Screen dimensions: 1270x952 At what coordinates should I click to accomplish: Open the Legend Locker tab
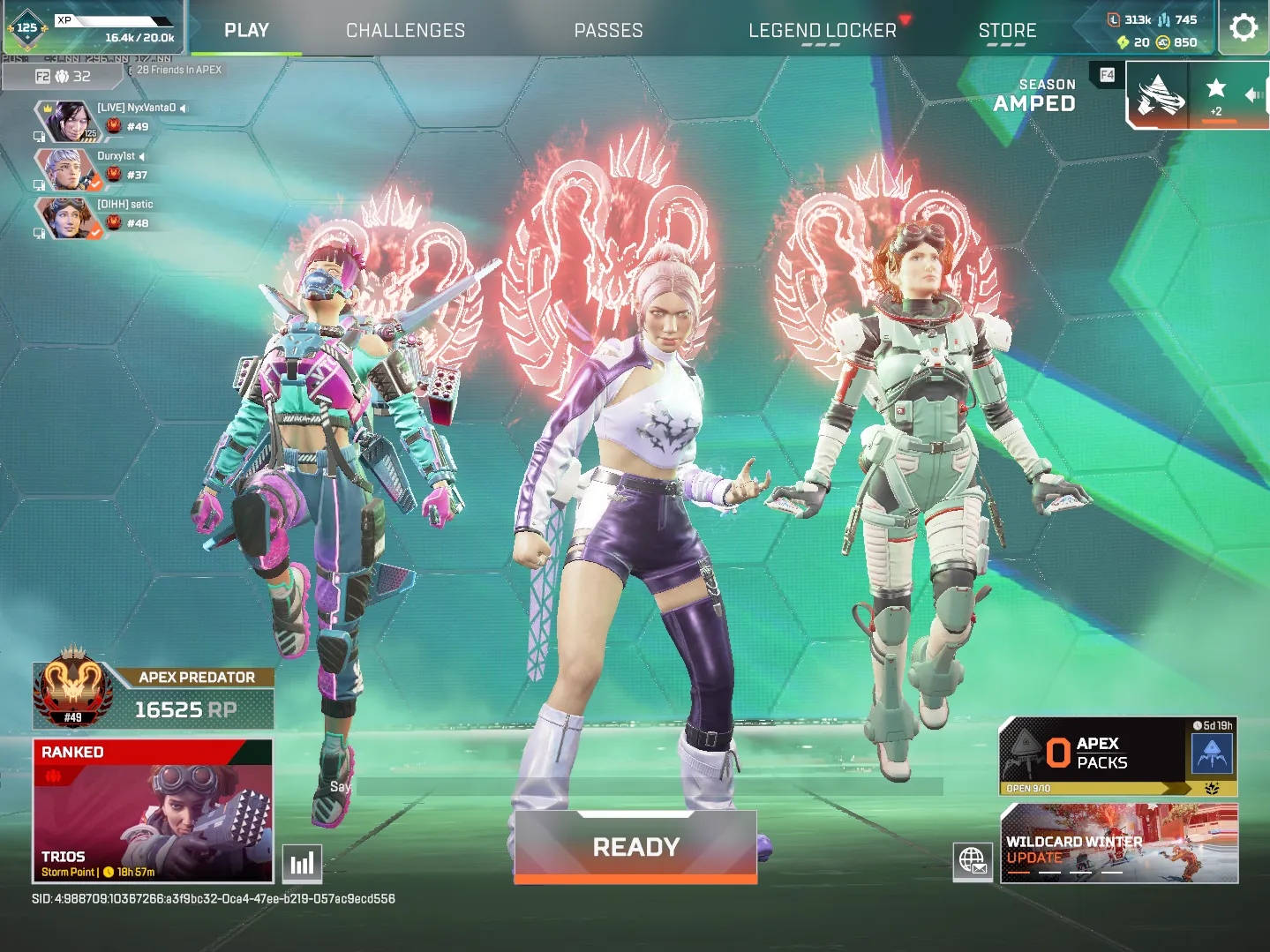(x=822, y=30)
